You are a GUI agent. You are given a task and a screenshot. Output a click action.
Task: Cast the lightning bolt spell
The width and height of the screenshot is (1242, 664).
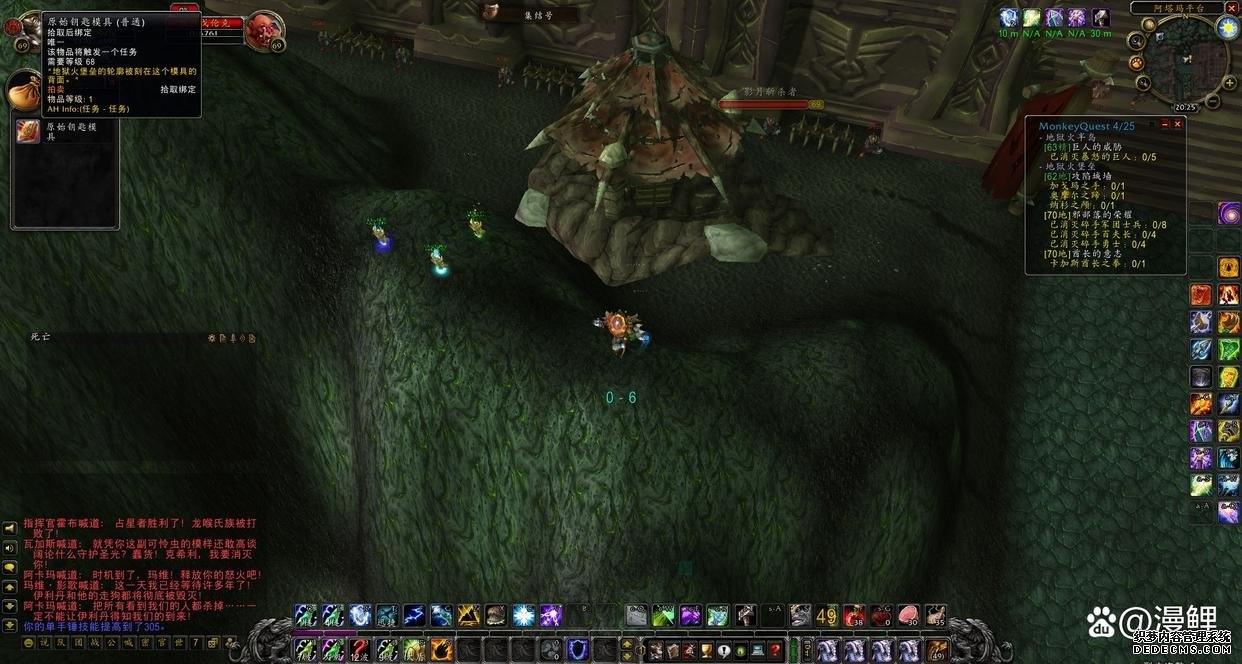413,616
